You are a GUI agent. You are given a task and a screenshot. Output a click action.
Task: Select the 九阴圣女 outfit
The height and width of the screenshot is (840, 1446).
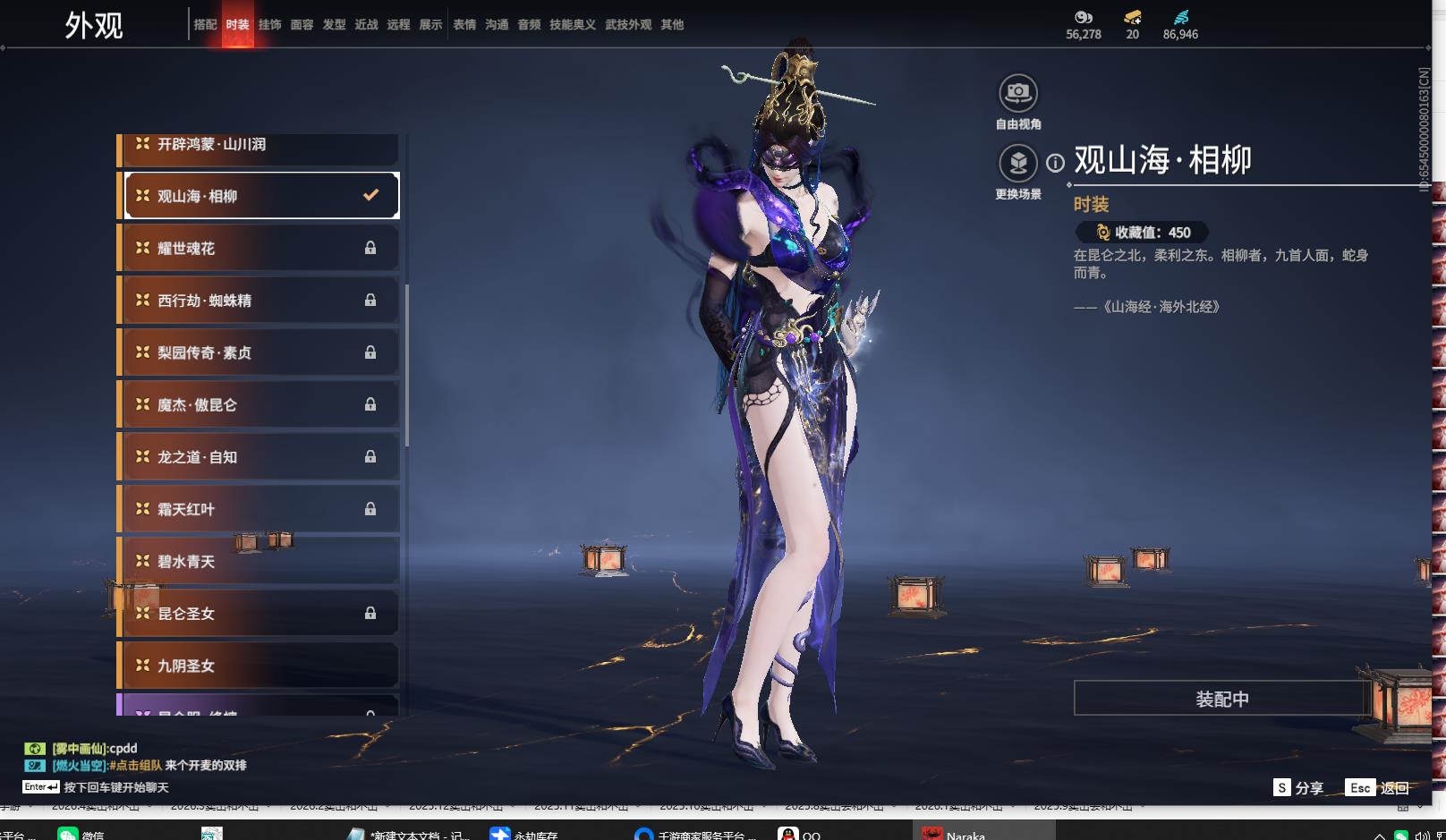[x=258, y=666]
